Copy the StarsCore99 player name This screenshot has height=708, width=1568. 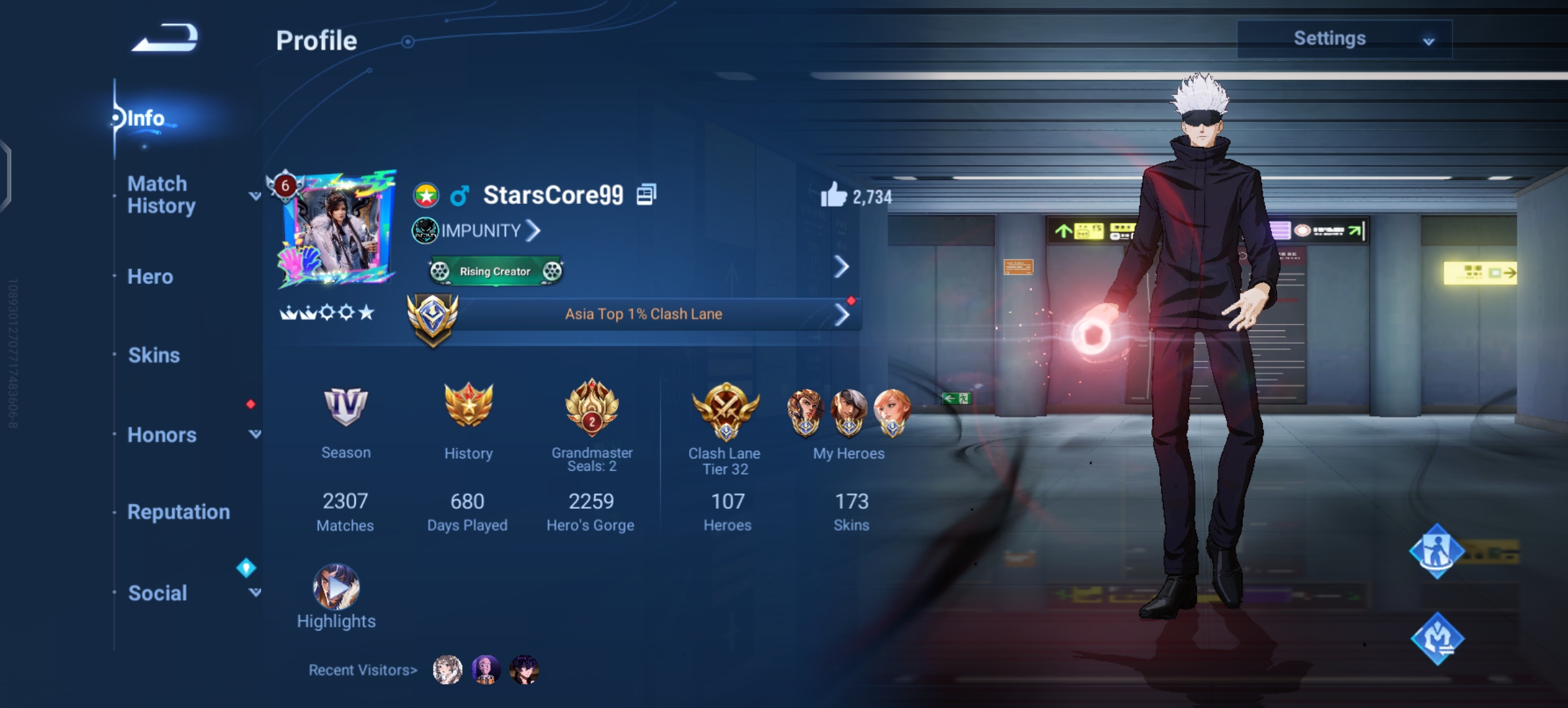click(x=646, y=195)
